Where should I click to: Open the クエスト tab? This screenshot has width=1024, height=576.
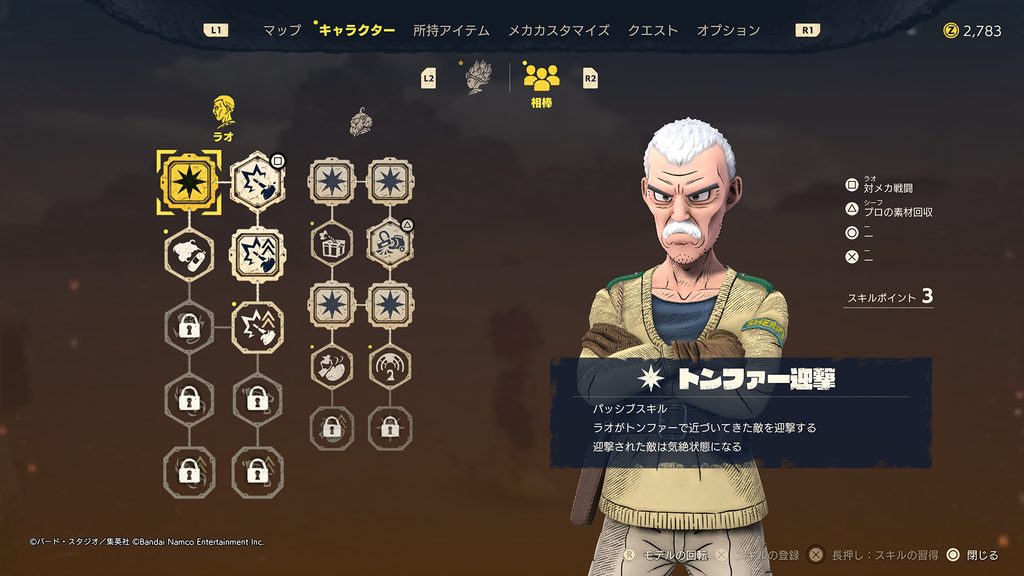coord(652,30)
